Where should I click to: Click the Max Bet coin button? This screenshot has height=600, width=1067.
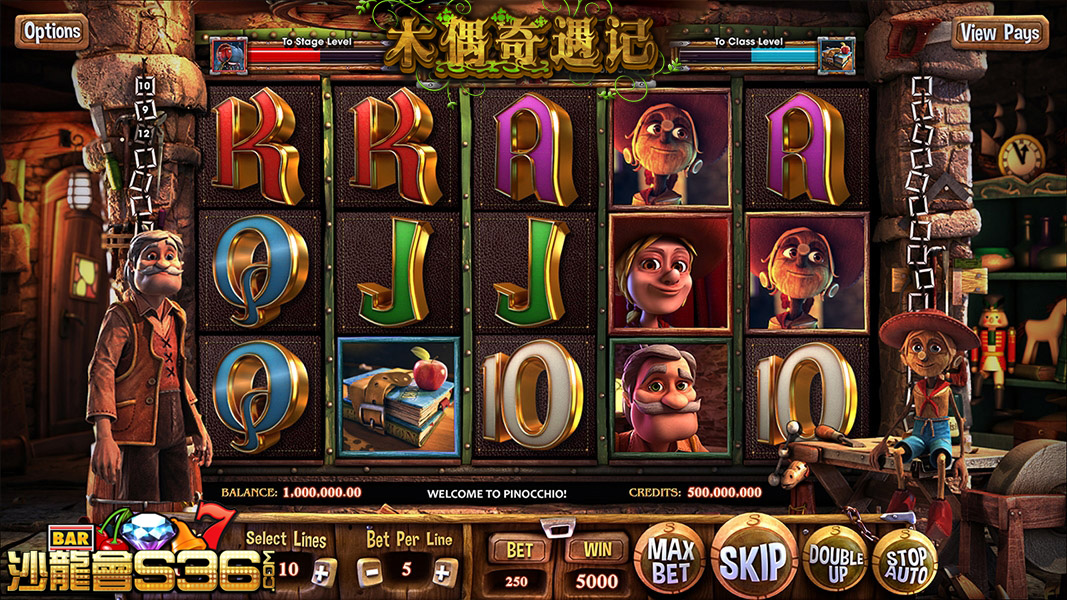pos(671,557)
